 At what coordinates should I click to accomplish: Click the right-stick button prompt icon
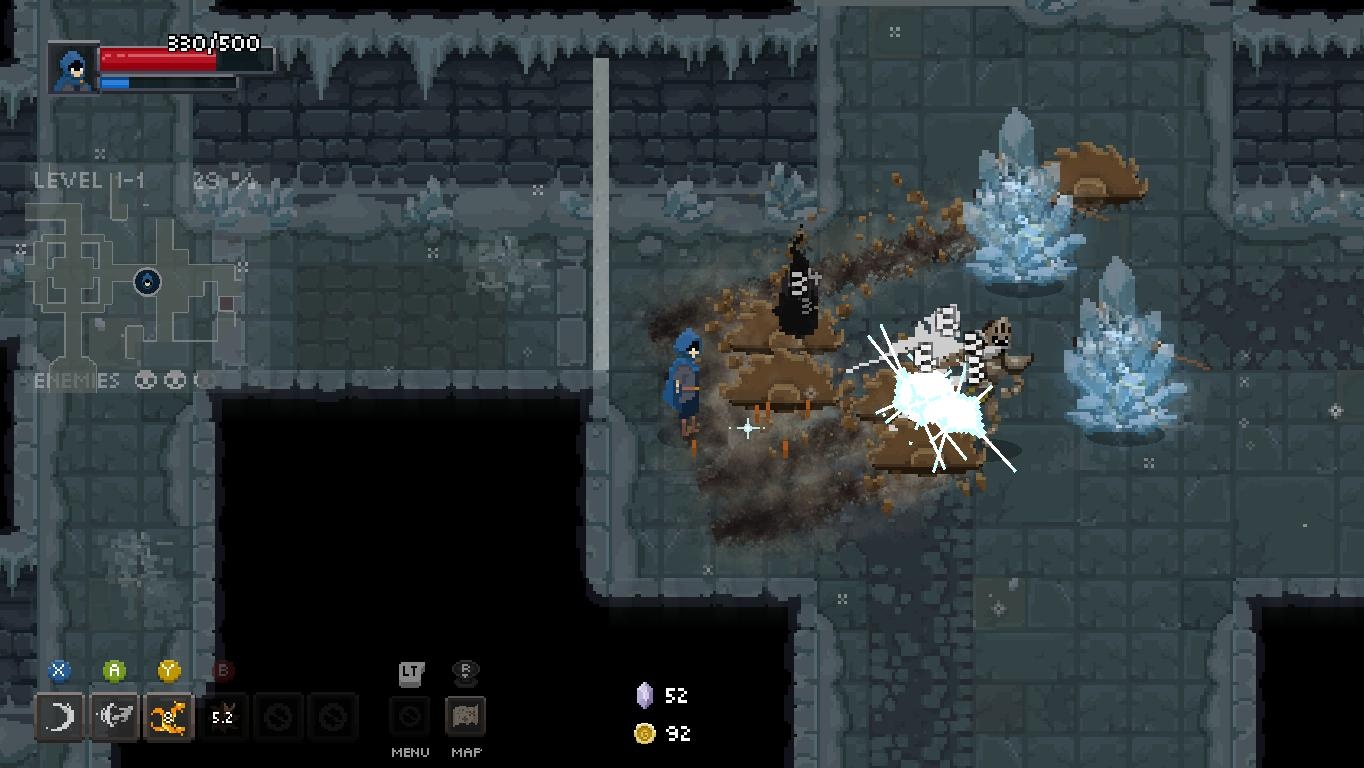pyautogui.click(x=465, y=672)
